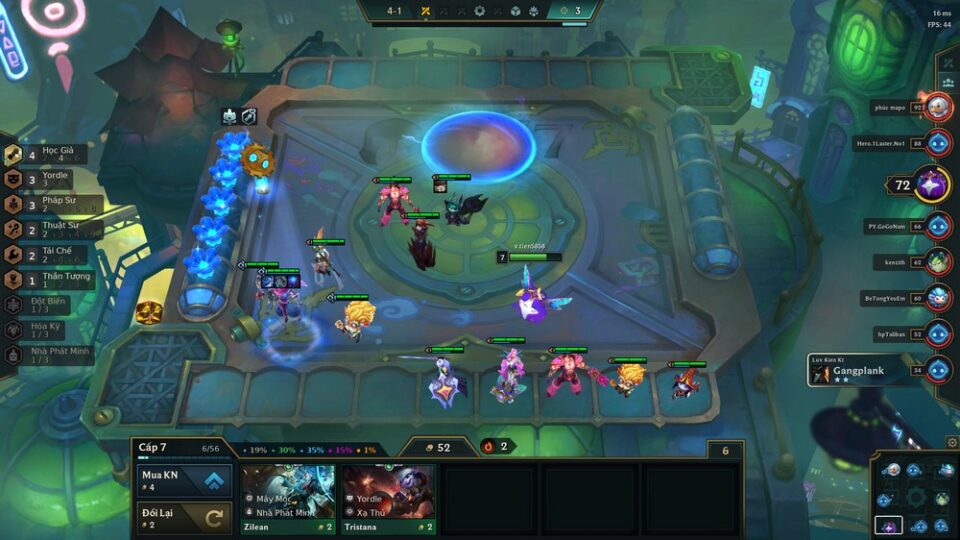Show hpTaliban's board
The width and height of the screenshot is (960, 540).
[937, 333]
